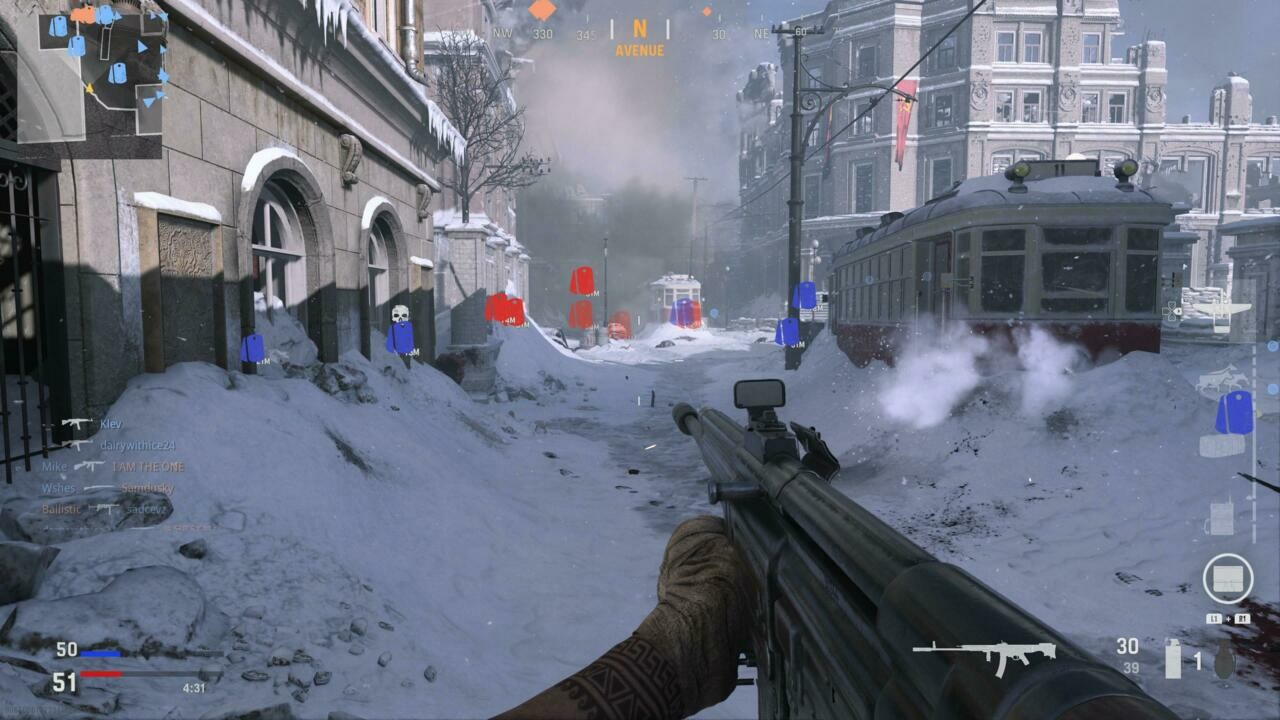Click Klev's rifle icon in the killfeed

(76, 423)
